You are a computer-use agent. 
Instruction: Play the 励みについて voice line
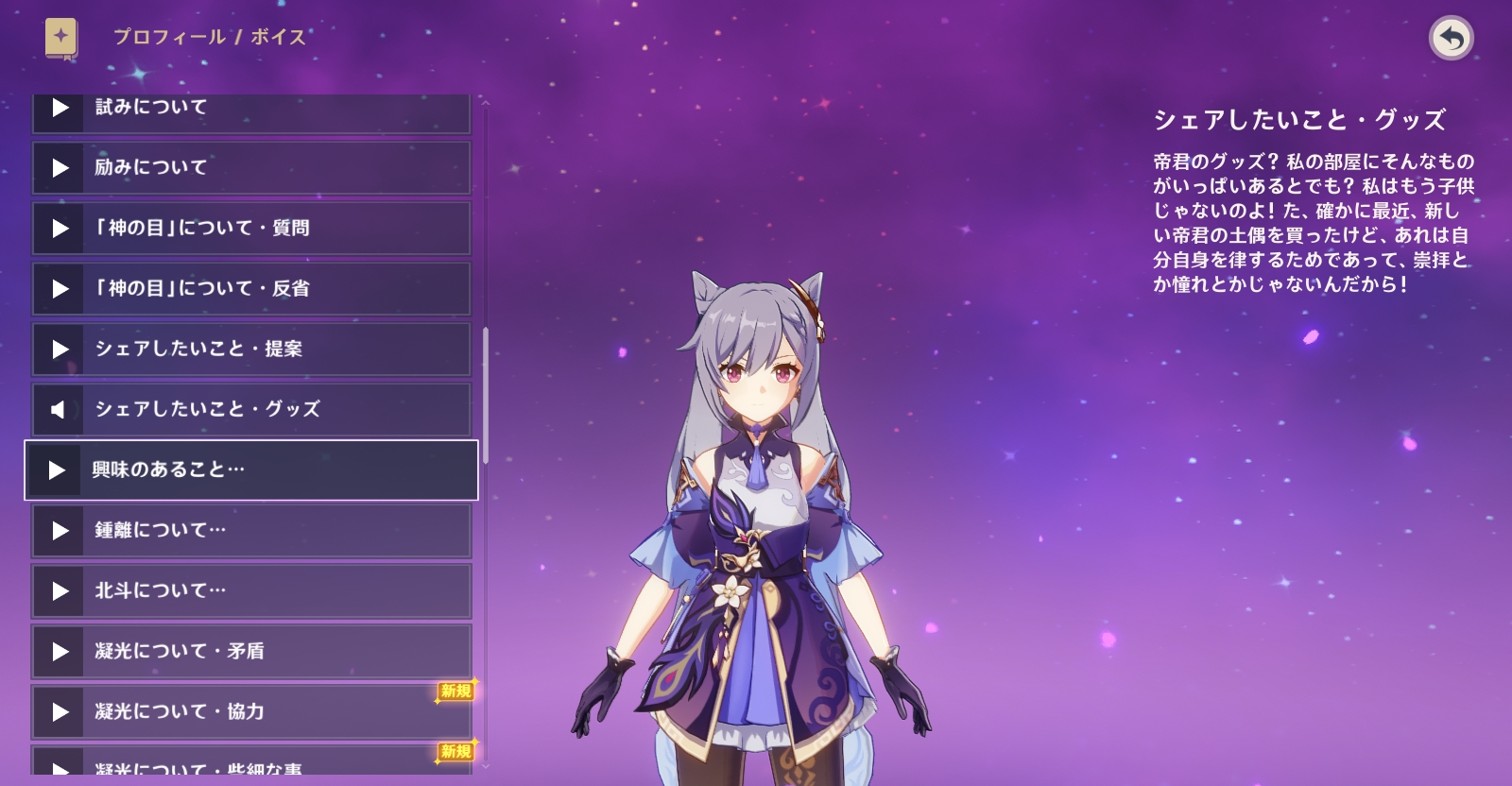[250, 168]
